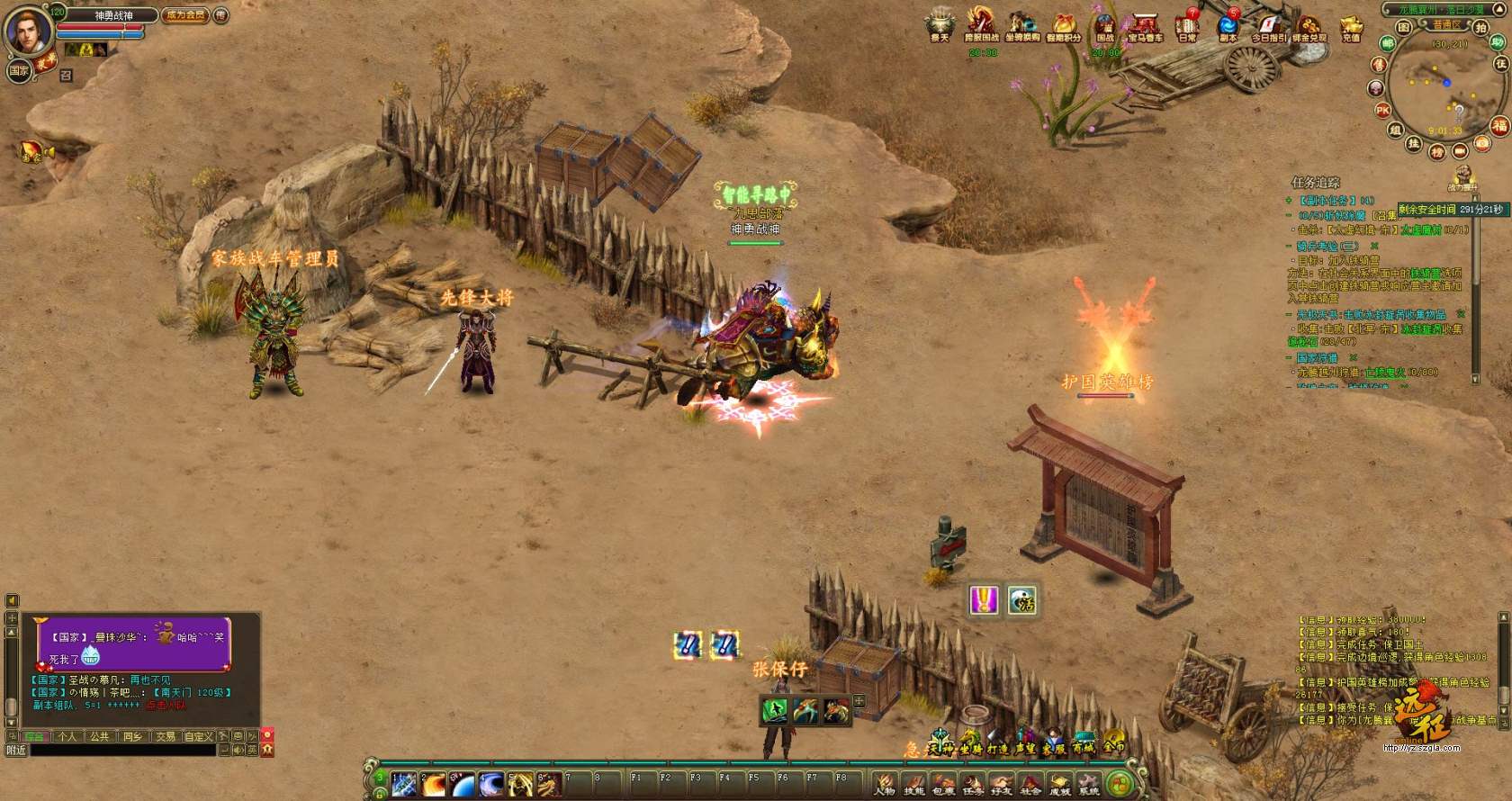Switch chat to the 交易 trade tab
The height and width of the screenshot is (801, 1512).
point(166,736)
